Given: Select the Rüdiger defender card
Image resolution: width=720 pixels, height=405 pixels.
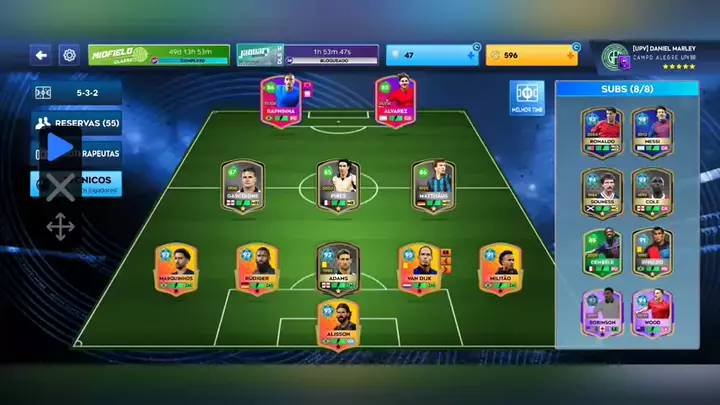Looking at the screenshot, I should 256,268.
